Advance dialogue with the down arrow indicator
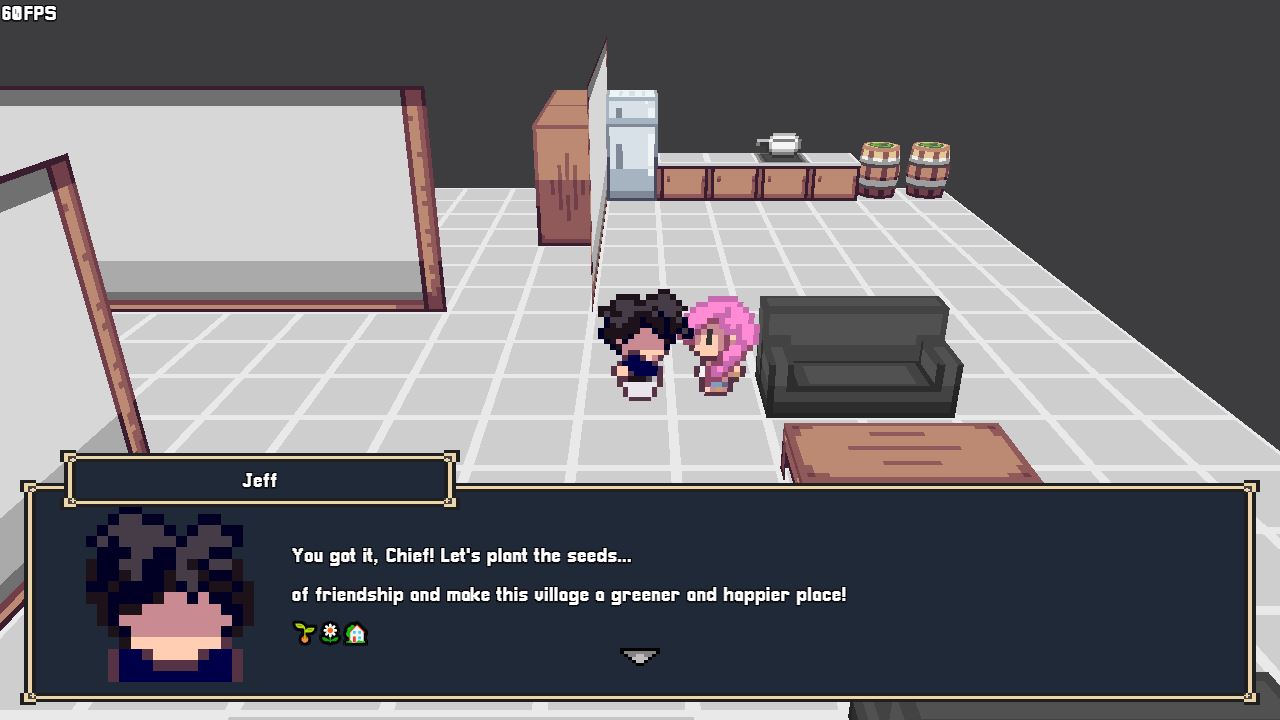Screen dimensions: 1280x720 (x=640, y=656)
